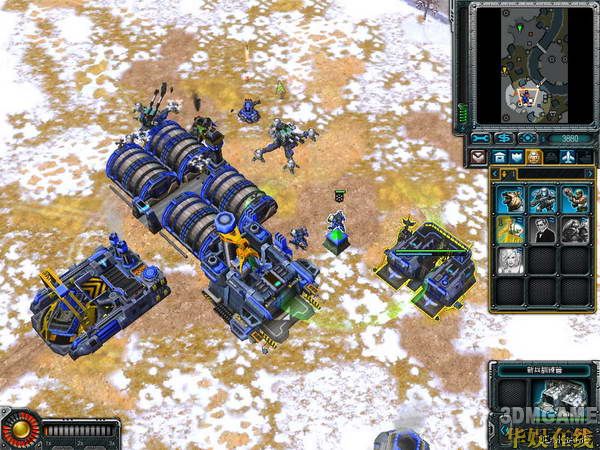Train Tanya, the blonde commando

point(511,260)
